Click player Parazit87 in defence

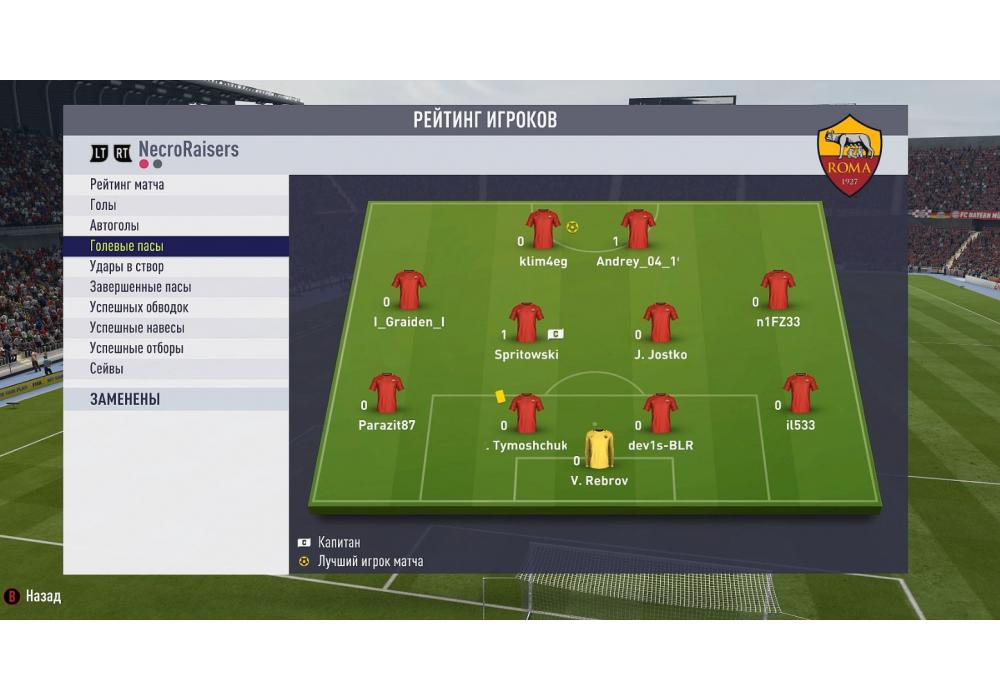386,394
